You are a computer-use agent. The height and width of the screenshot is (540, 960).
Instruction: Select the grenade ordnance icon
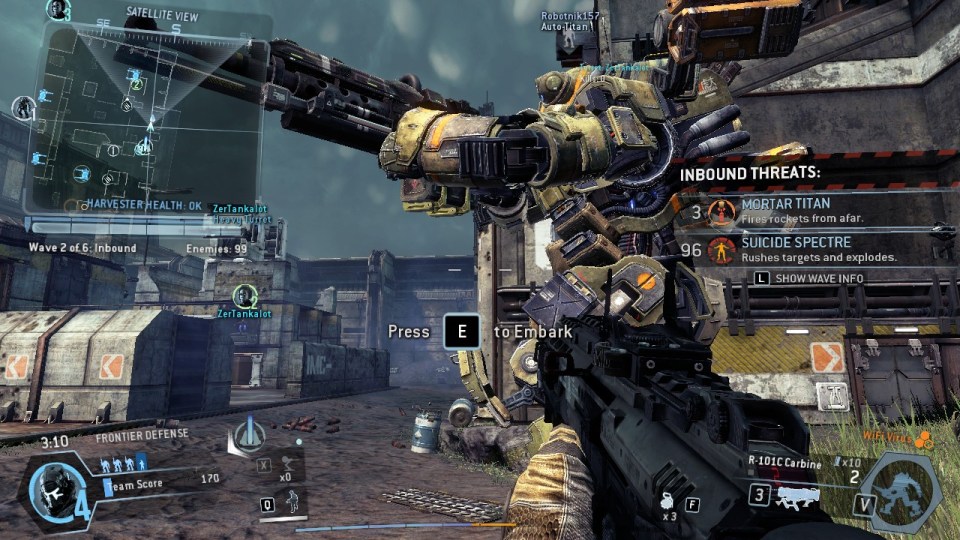pos(664,505)
